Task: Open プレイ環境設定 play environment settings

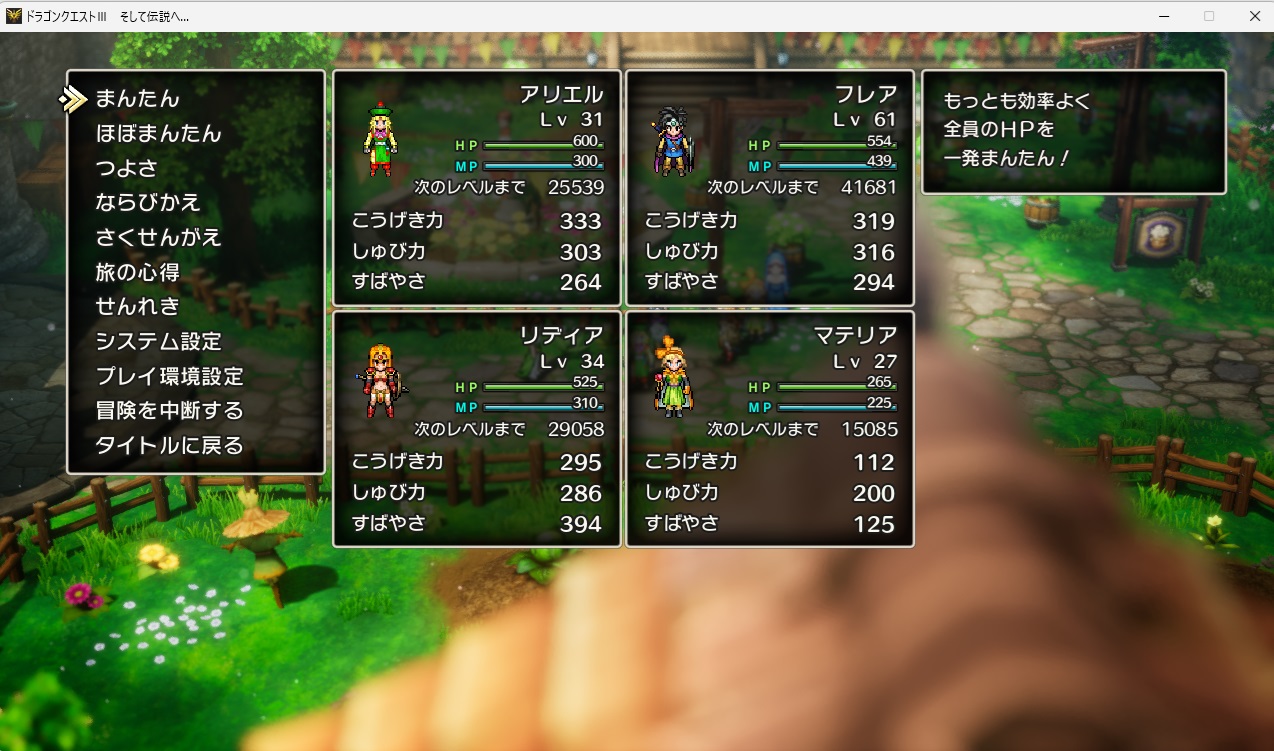Action: pos(169,377)
